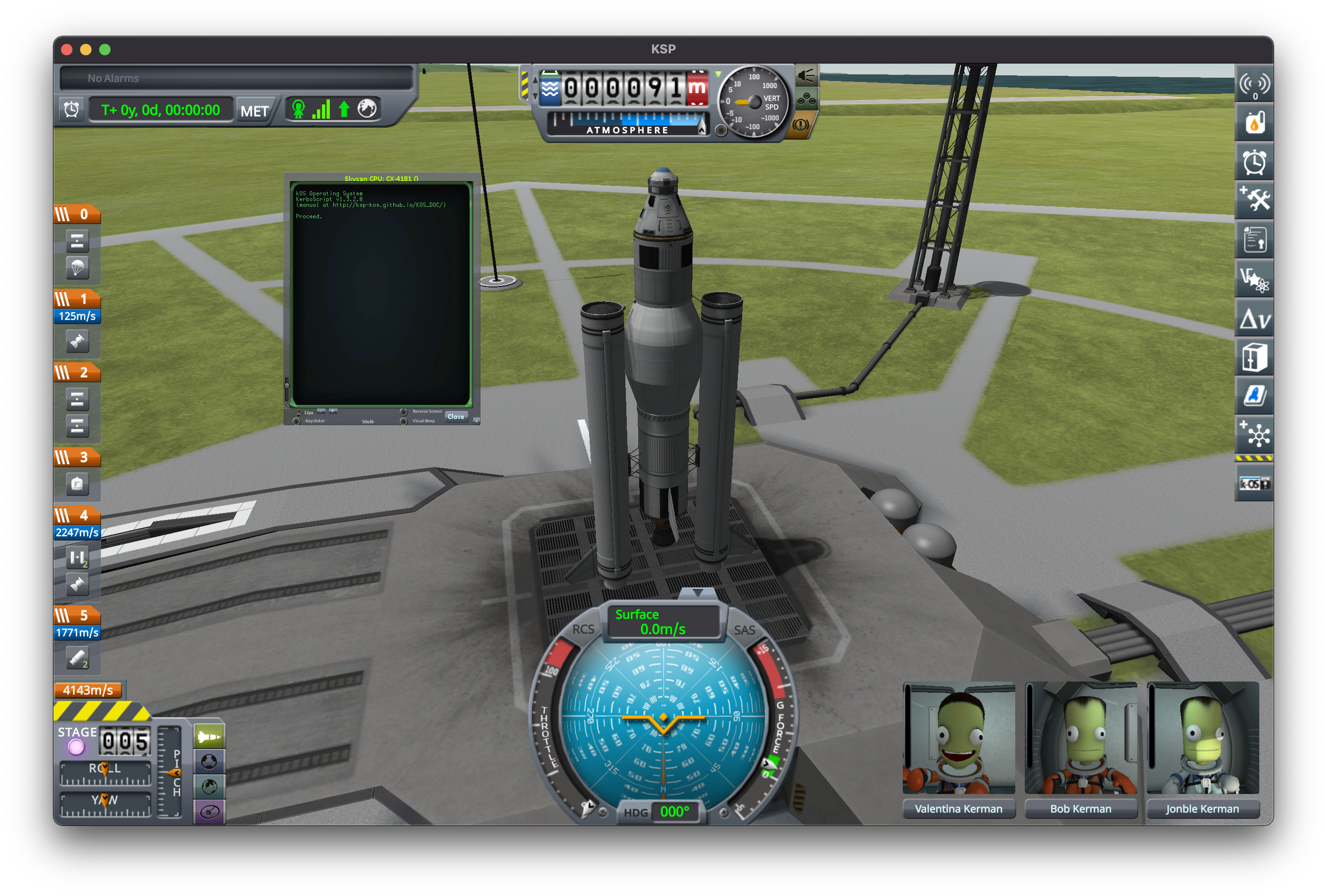Open the alarm clock app
Viewport: 1327px width, 896px height.
coord(1254,162)
